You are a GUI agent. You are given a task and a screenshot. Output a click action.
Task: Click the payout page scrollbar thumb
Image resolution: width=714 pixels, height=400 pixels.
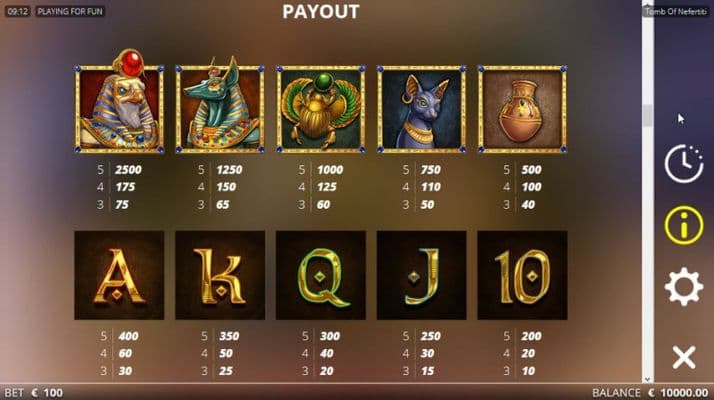(648, 113)
